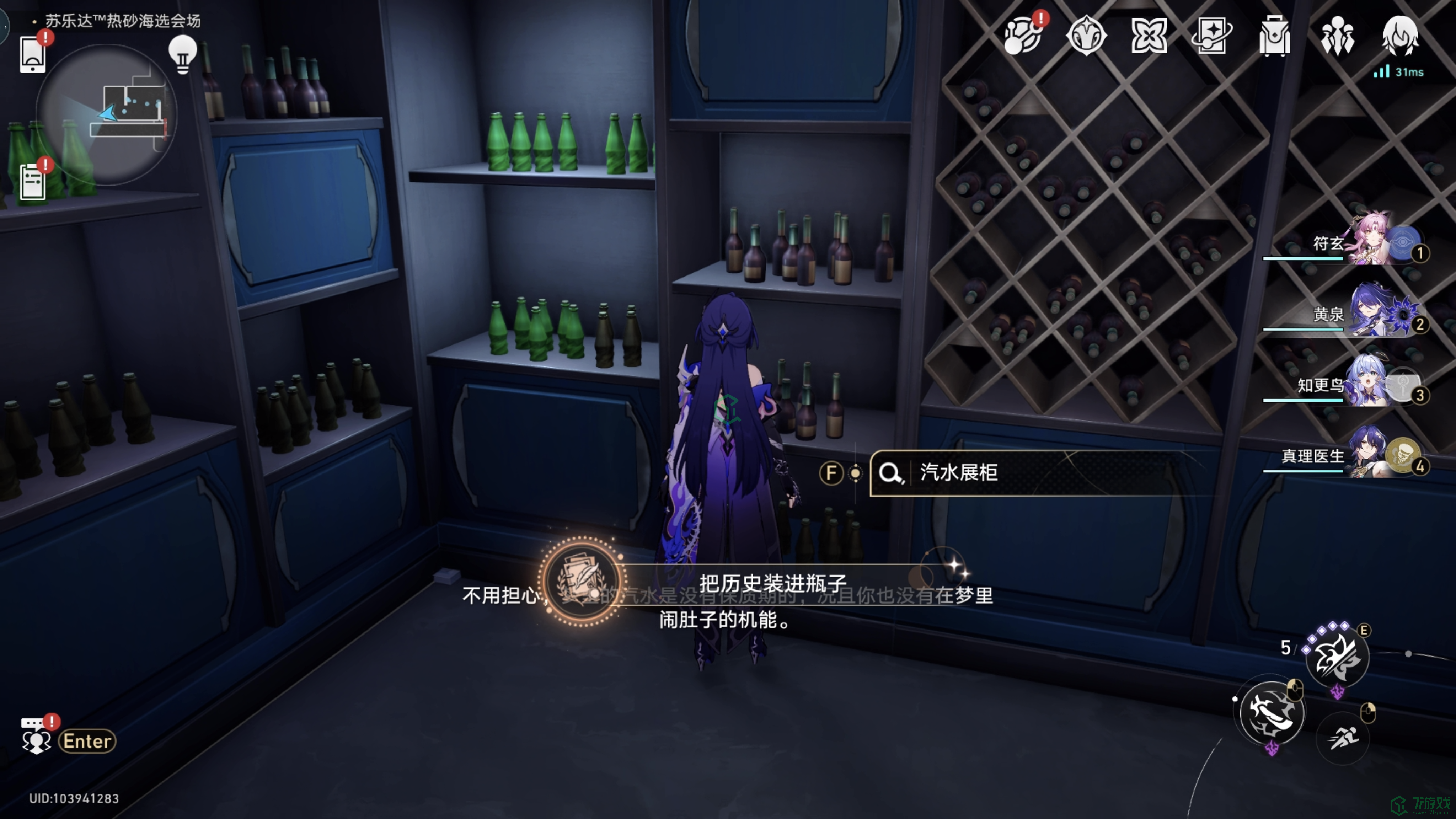
Task: Open the mission tracker clipboard icon
Action: [x=33, y=181]
